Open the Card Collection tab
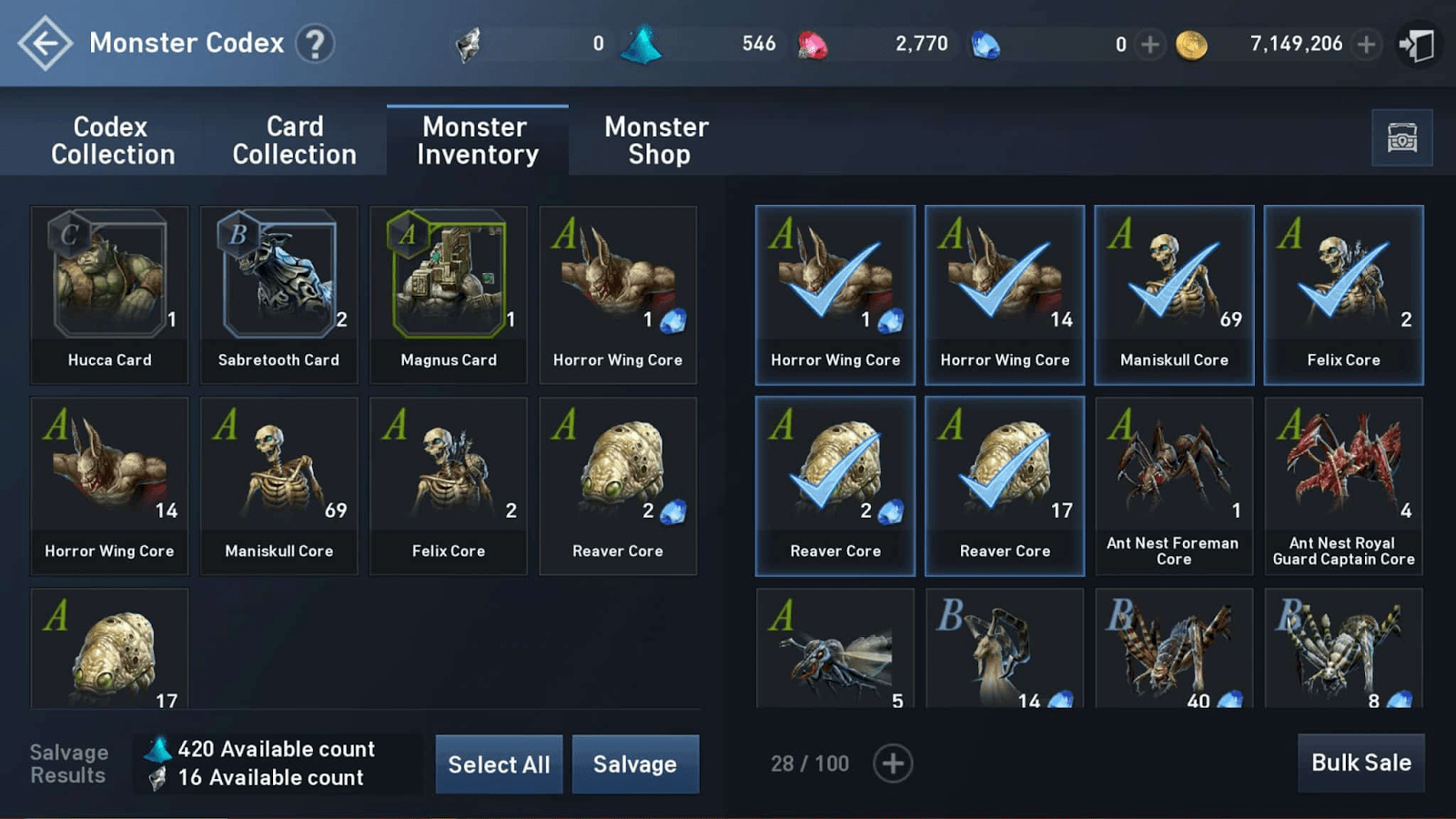 coord(295,140)
